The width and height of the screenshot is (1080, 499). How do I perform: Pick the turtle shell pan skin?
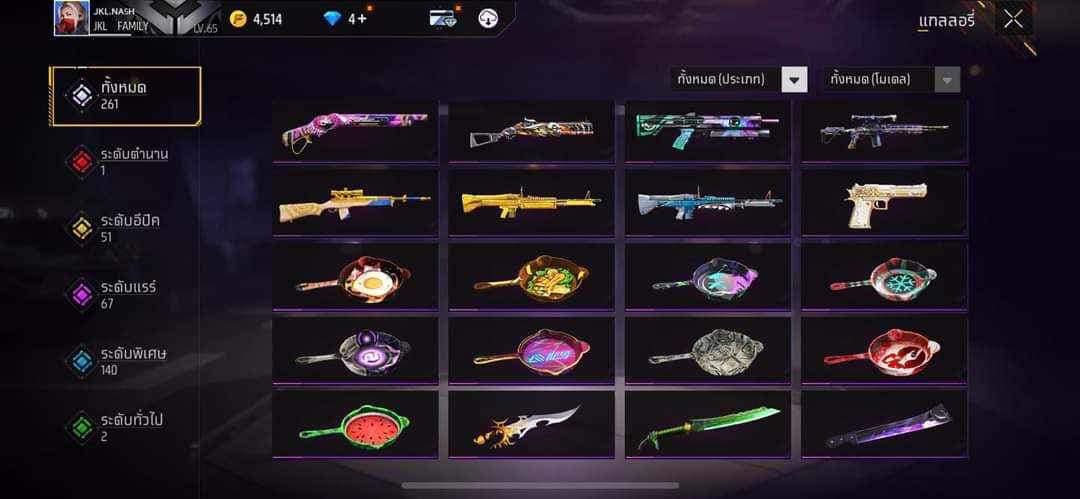[x=708, y=350]
